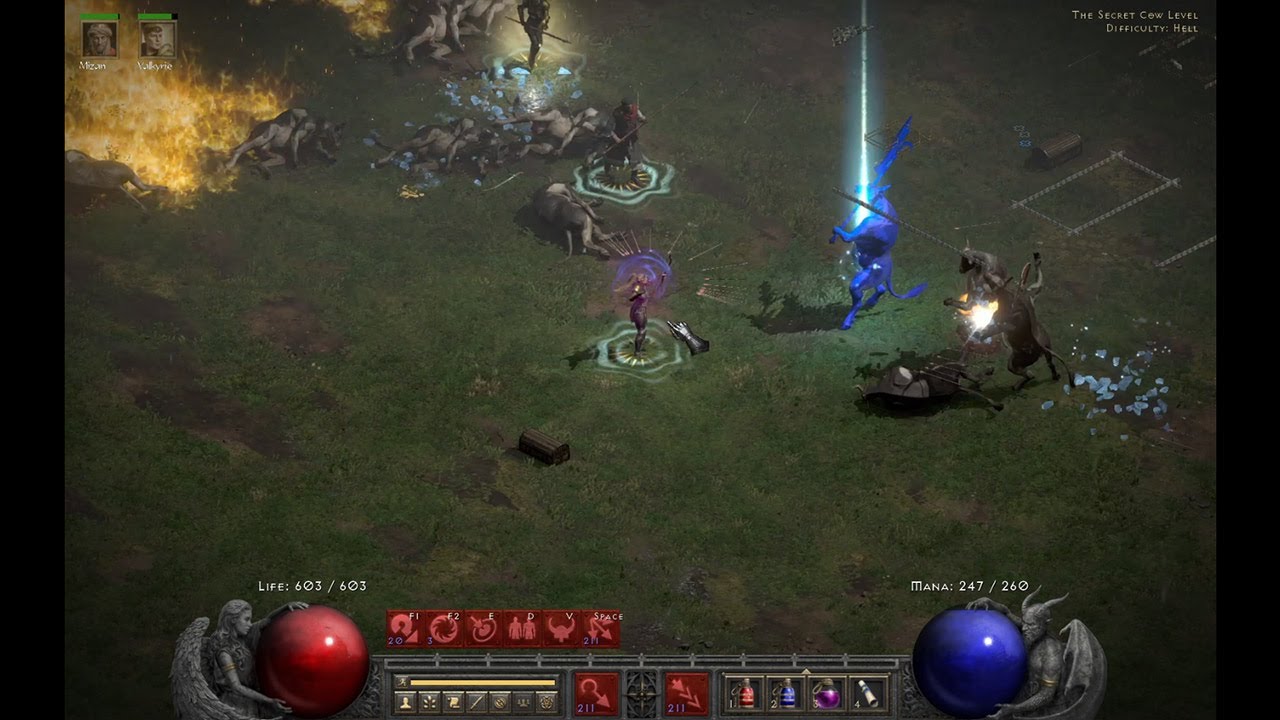Select the Mizan mercenary portrait

99,38
